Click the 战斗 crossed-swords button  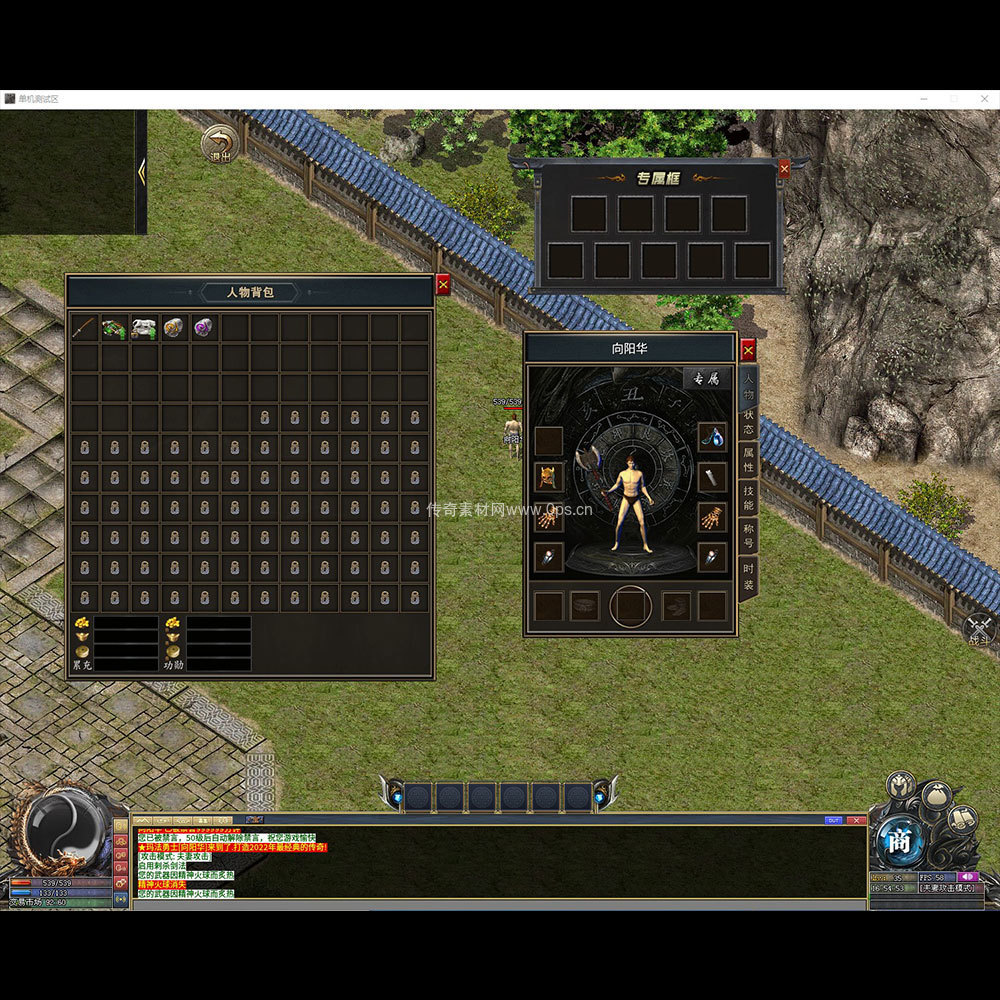coord(980,628)
